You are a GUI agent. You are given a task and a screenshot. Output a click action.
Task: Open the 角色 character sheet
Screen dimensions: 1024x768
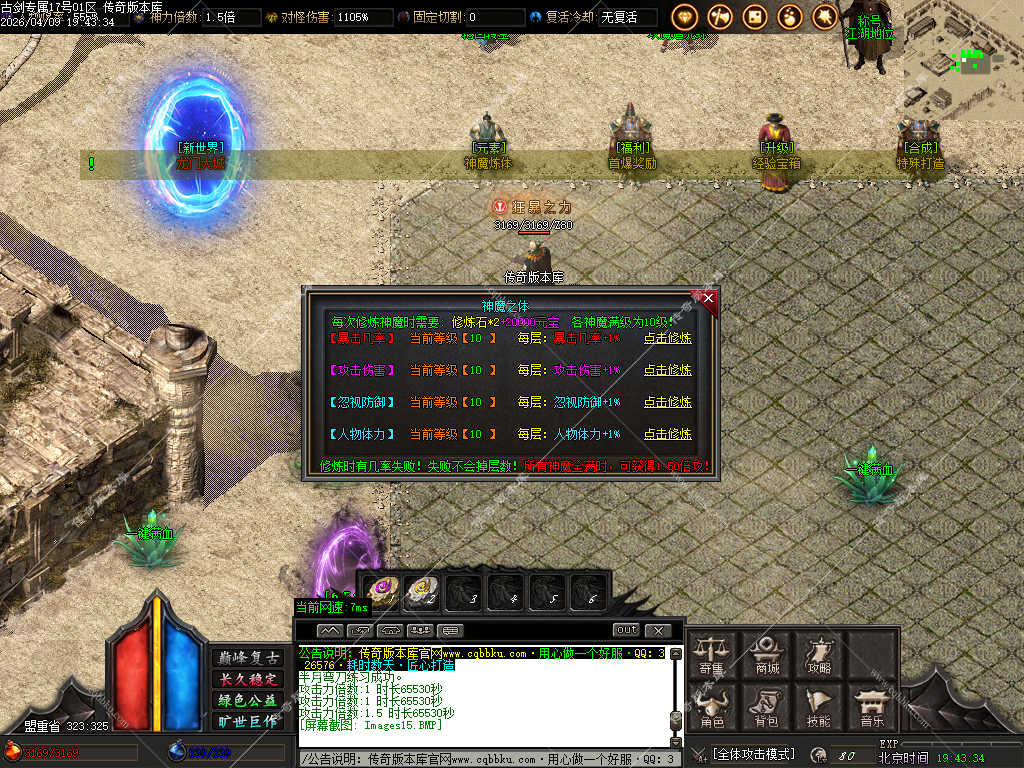[712, 707]
